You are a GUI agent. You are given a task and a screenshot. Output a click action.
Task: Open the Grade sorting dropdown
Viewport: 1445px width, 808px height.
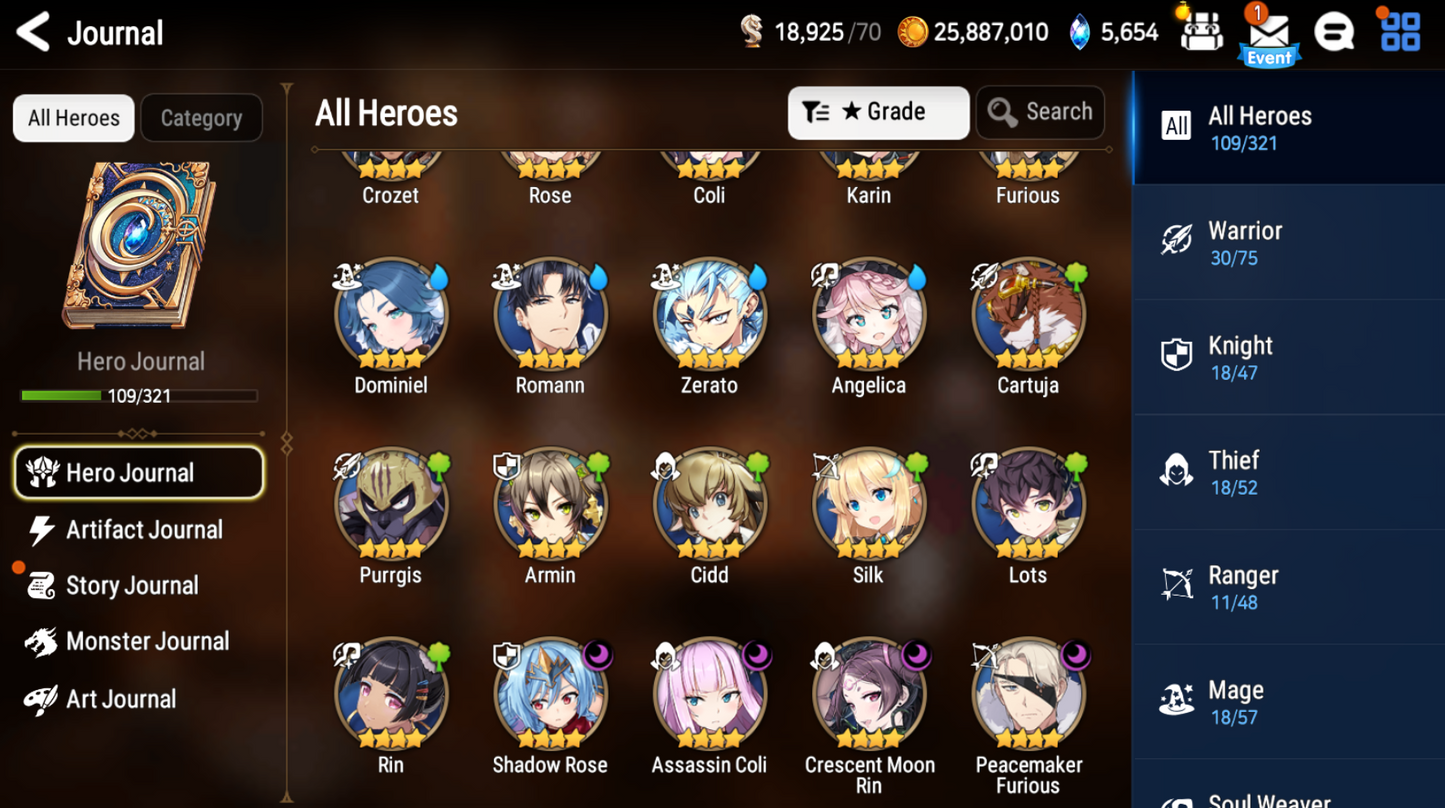tap(878, 112)
